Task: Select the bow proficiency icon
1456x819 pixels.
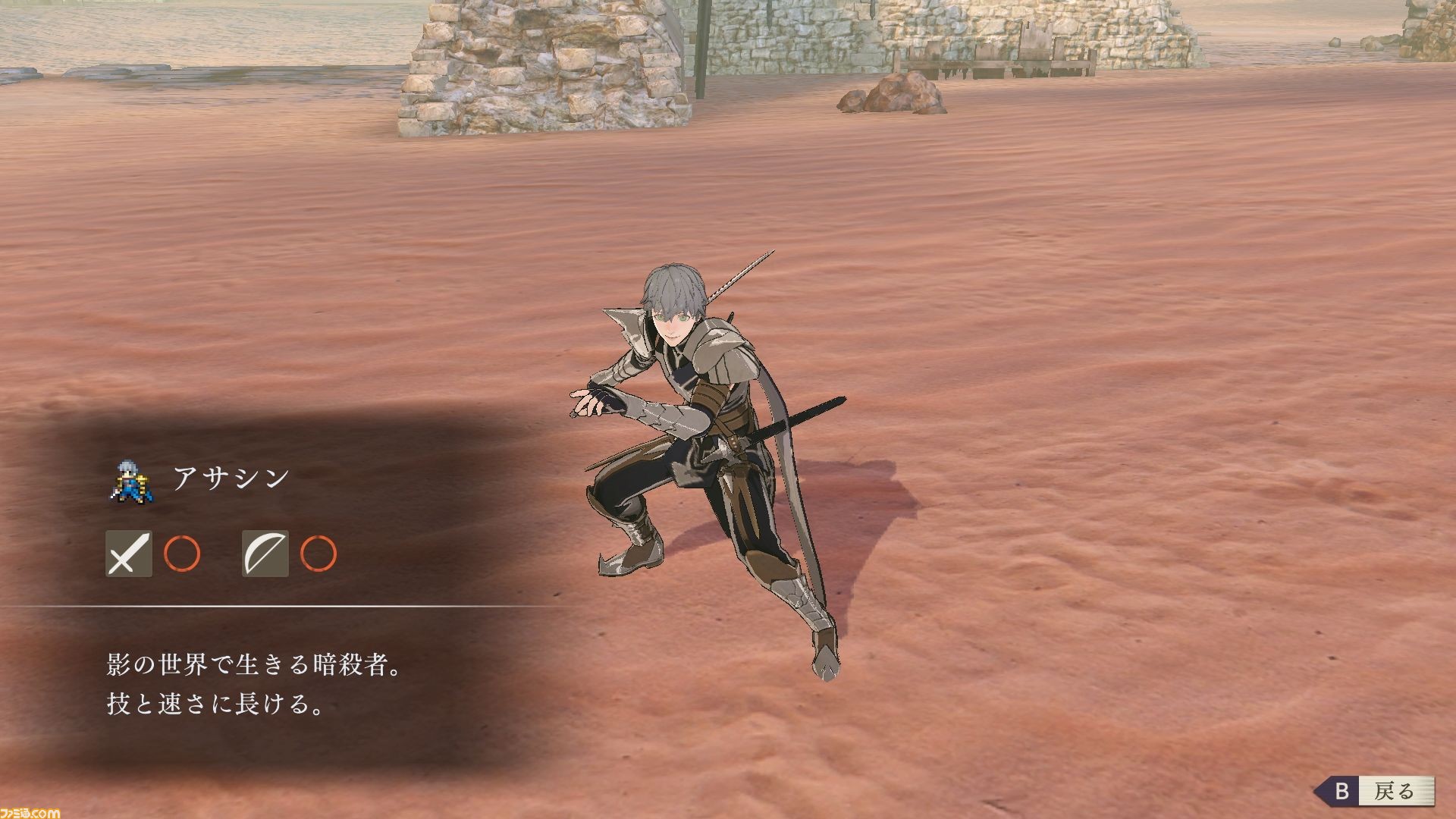Action: coord(265,554)
